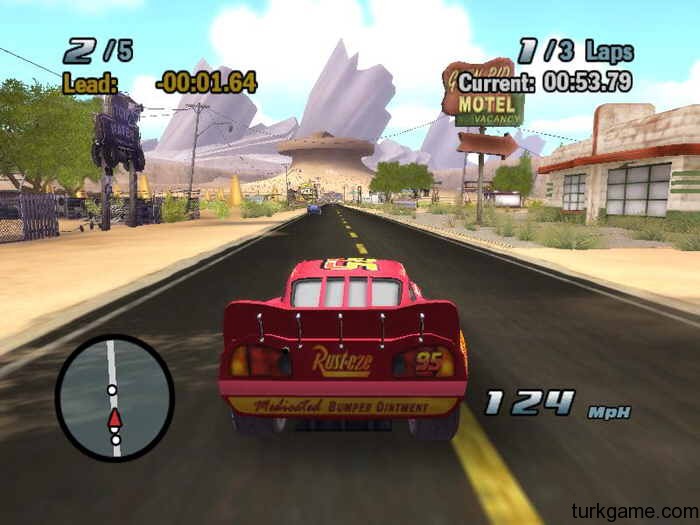This screenshot has width=700, height=525.
Task: Click the circular track minimap
Action: 114,397
